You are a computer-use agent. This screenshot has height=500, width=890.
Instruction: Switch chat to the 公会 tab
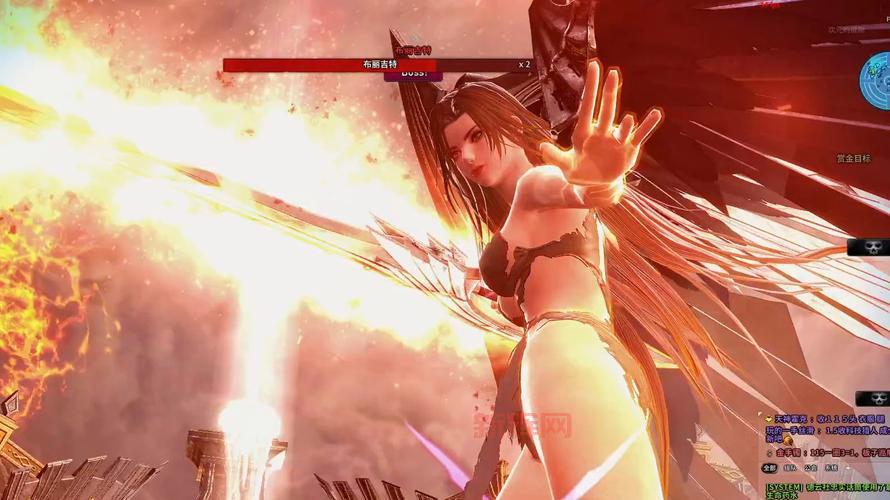(x=810, y=467)
